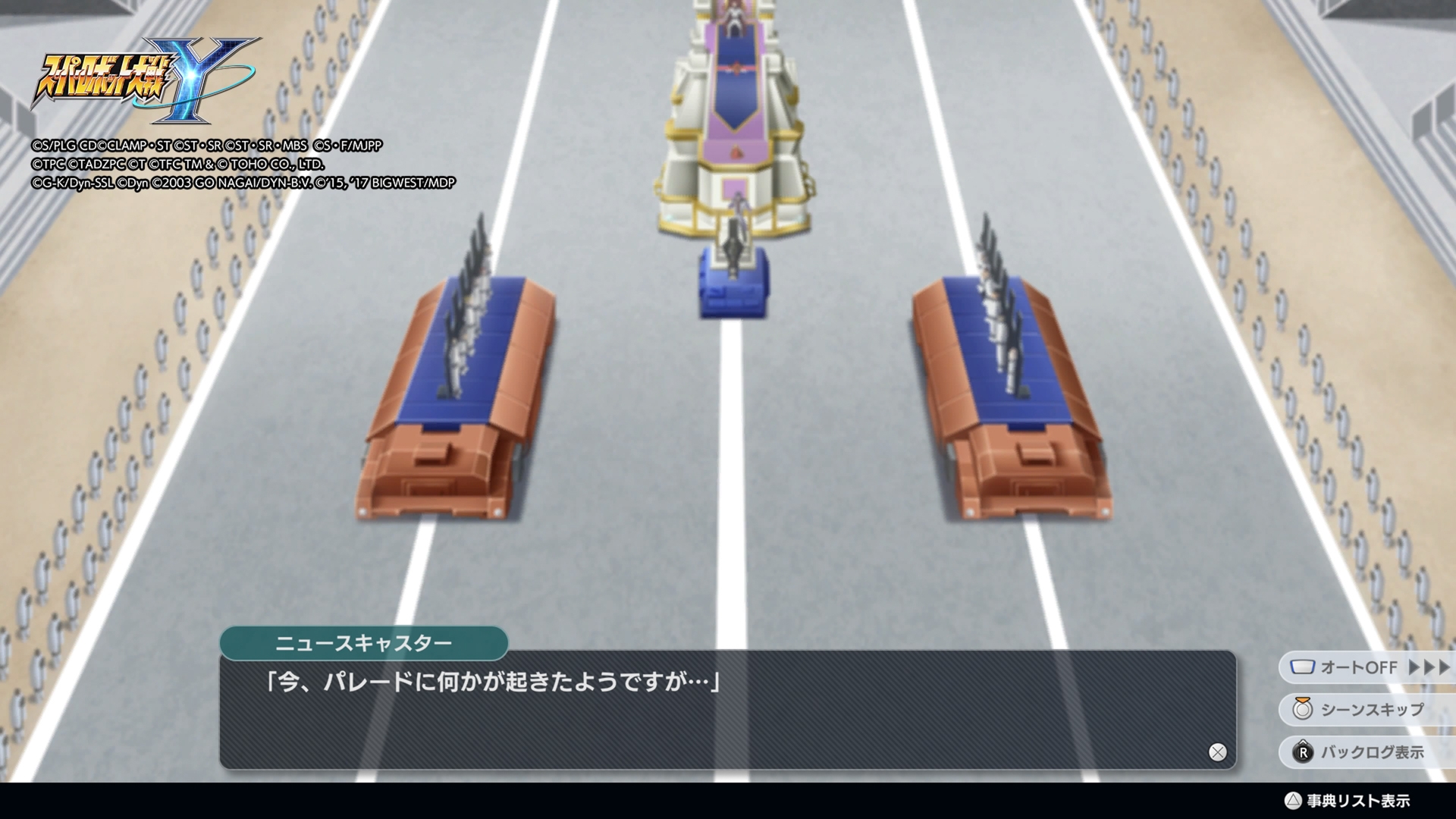
Task: Toggle auto mode with the オートOFF button
Action: [x=1357, y=667]
